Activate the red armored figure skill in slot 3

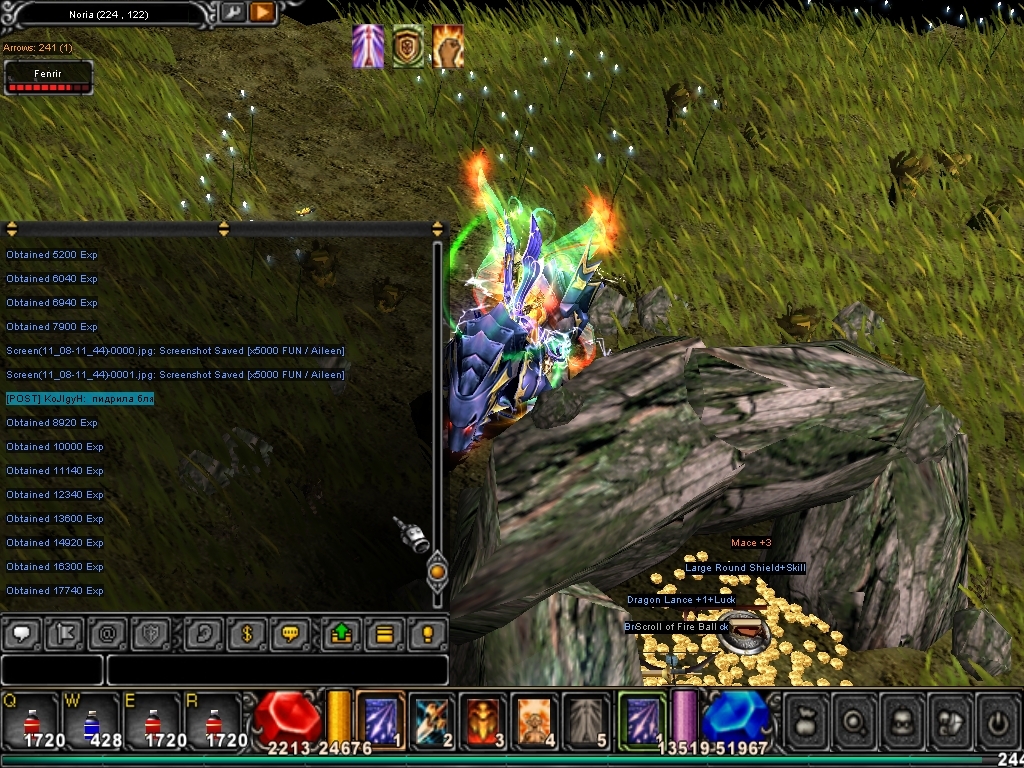484,718
